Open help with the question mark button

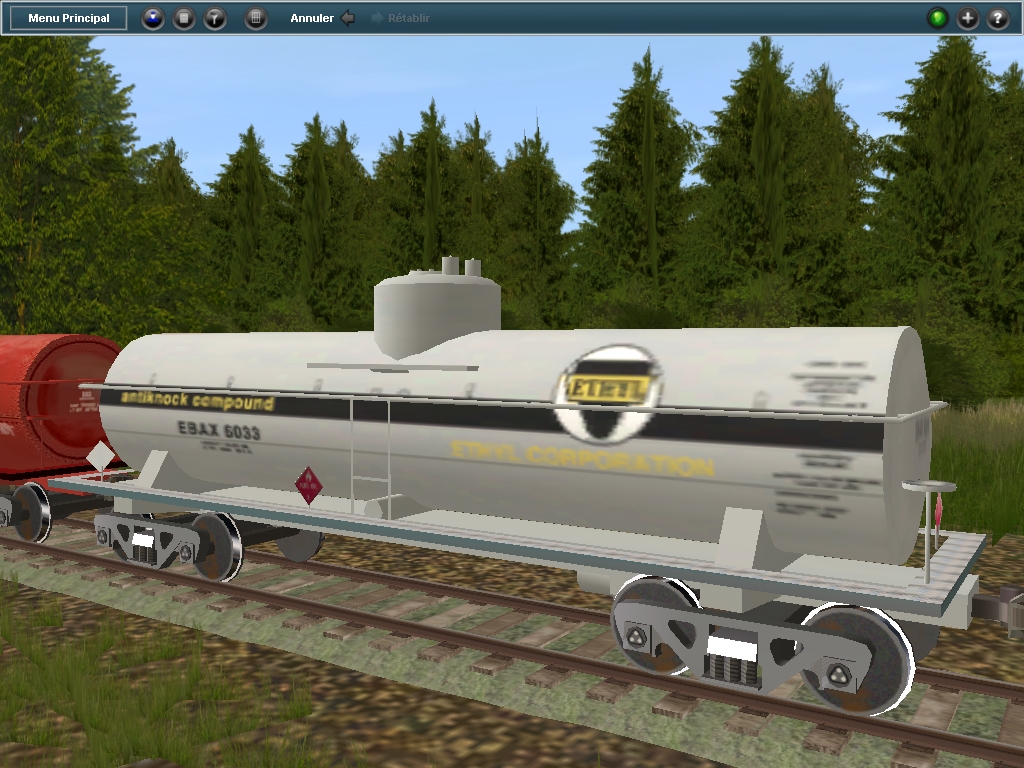tap(998, 18)
